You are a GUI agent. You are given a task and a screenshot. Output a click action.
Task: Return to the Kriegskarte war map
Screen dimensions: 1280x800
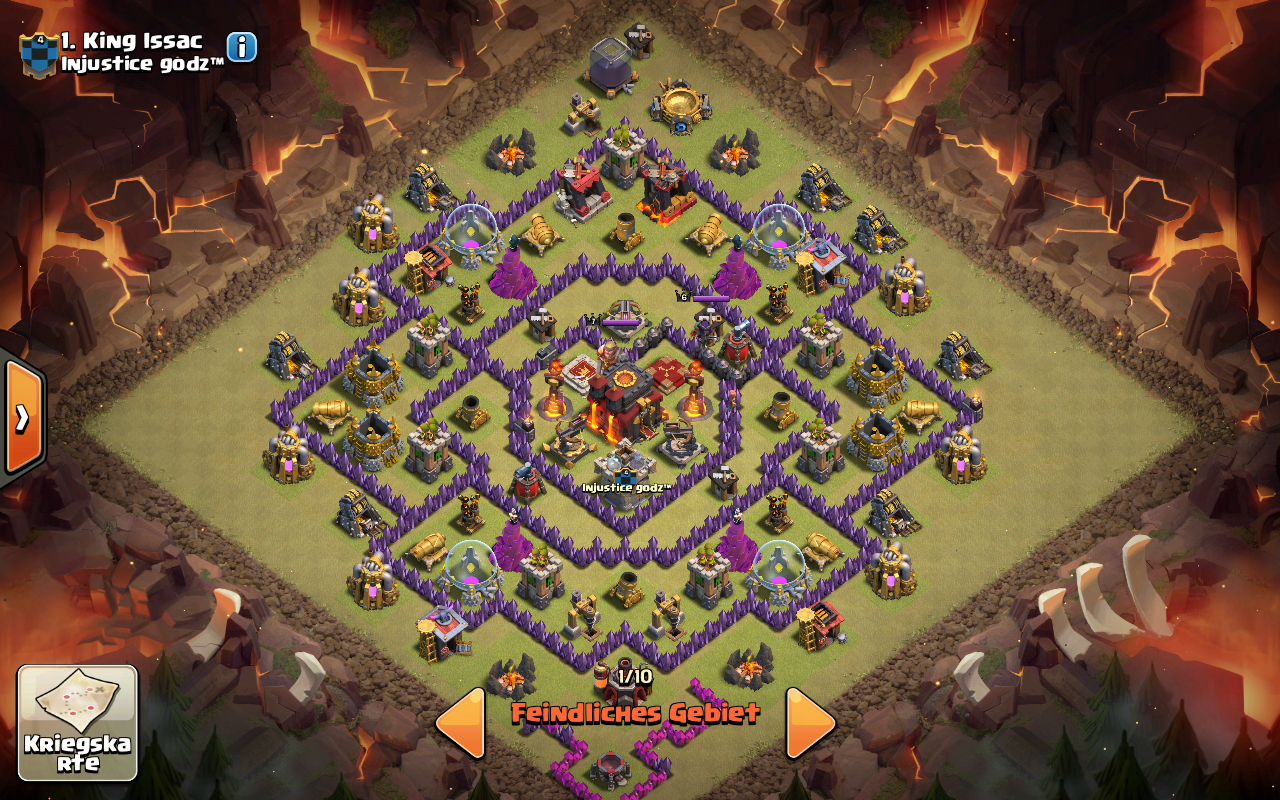pyautogui.click(x=77, y=723)
